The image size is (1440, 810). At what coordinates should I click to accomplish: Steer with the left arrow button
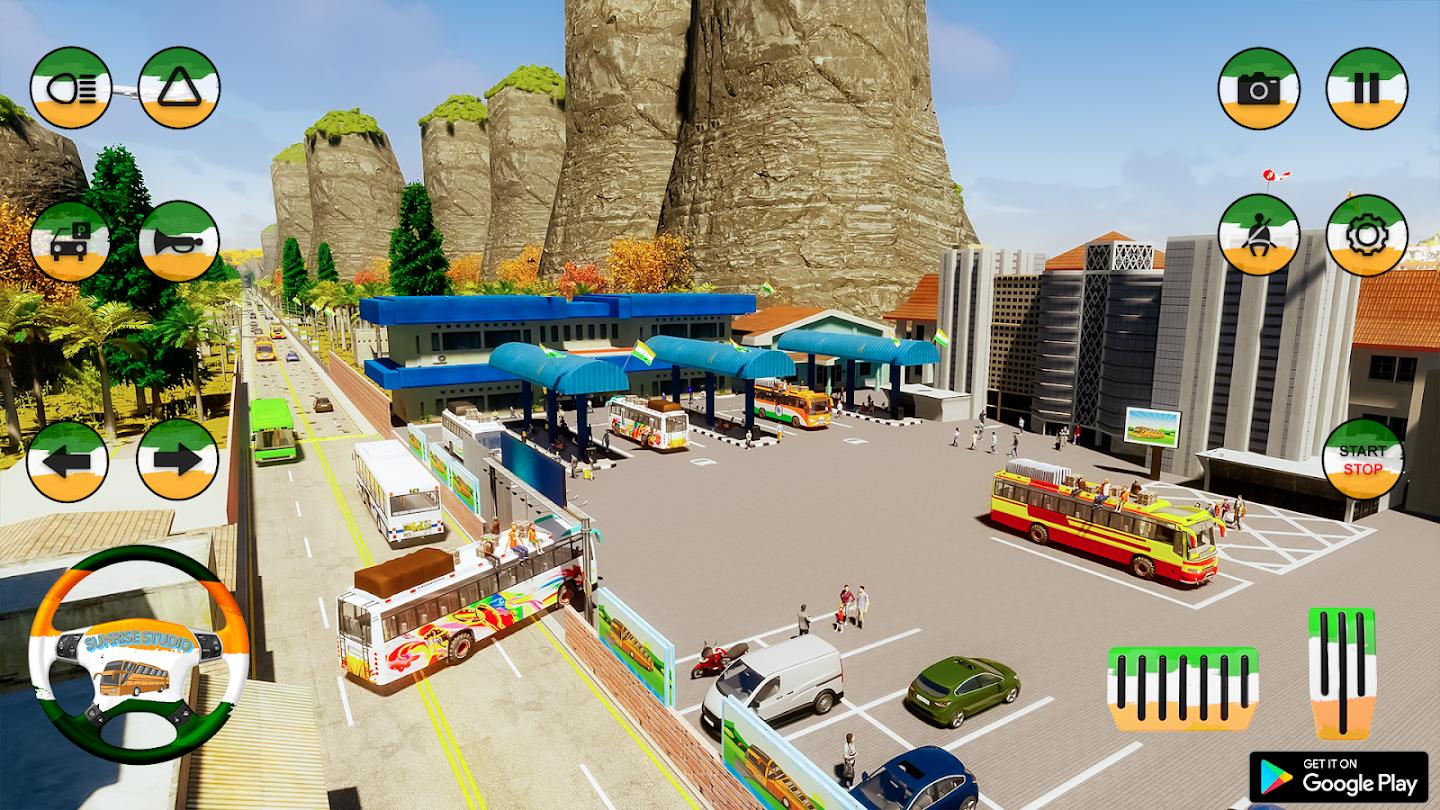[67, 460]
